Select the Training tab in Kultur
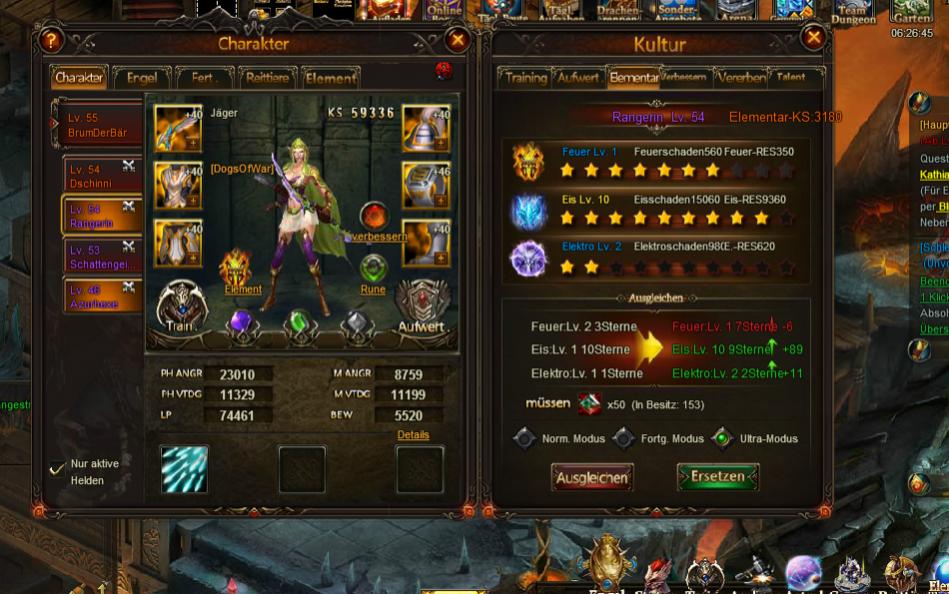This screenshot has width=949, height=594. click(525, 78)
